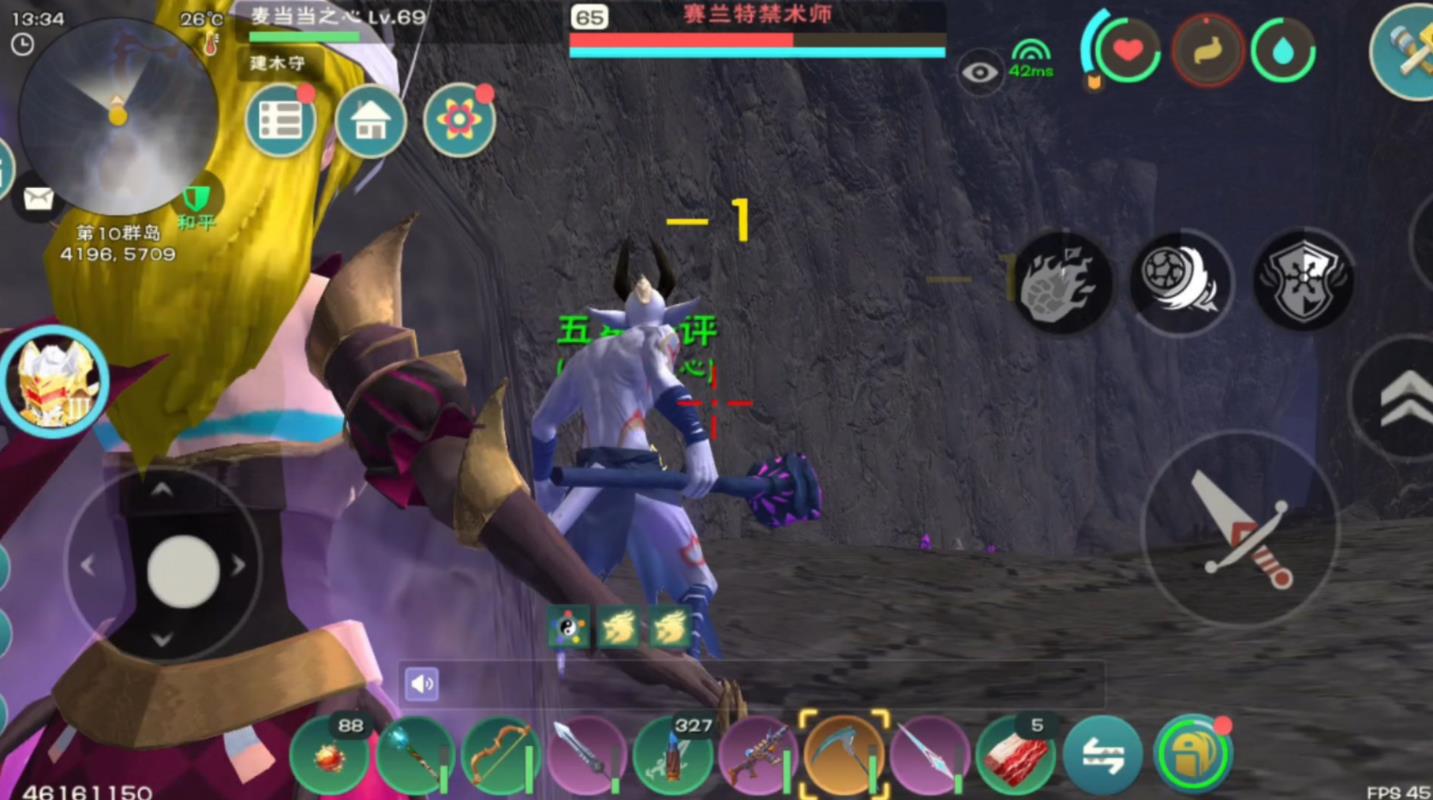
Task: Open the task list icon
Action: (281, 121)
